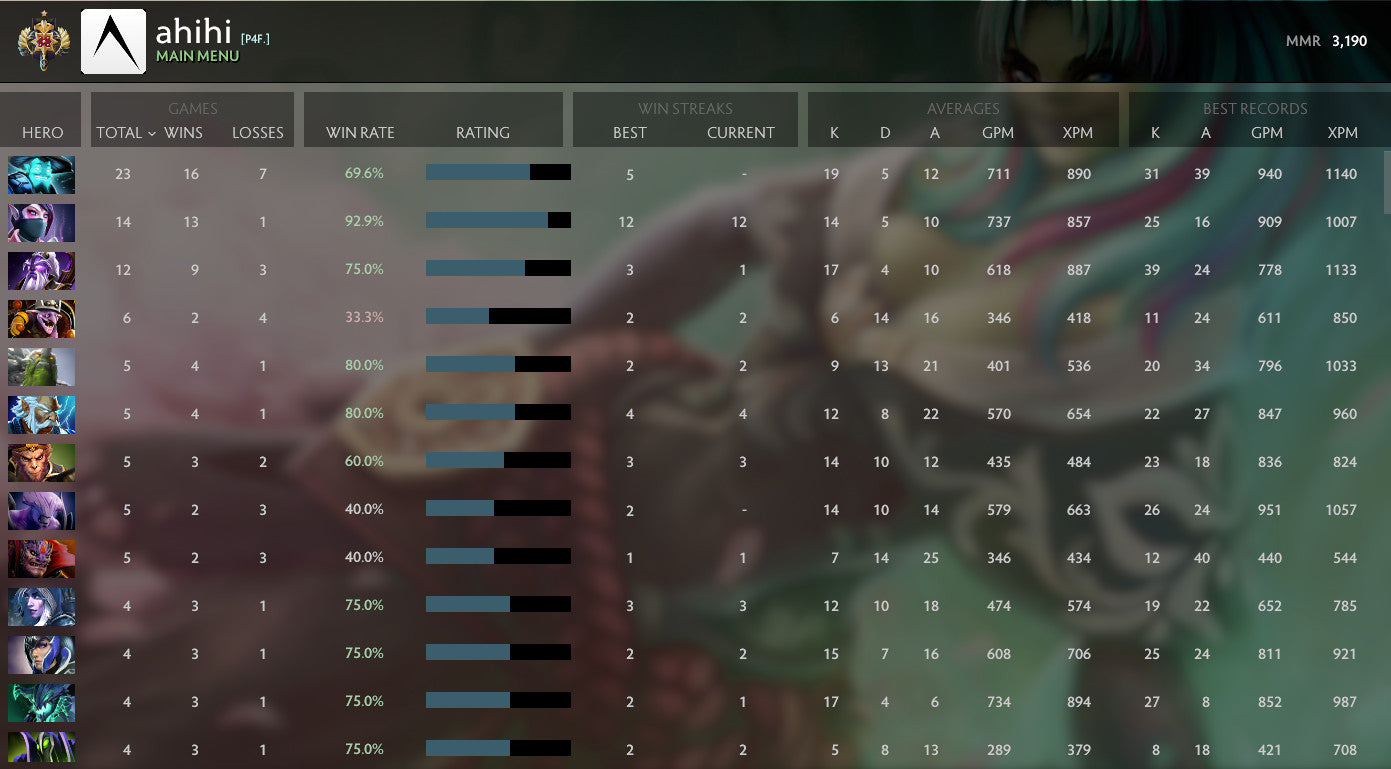Image resolution: width=1391 pixels, height=769 pixels.
Task: Open the Mars hero portrait
Action: (41, 558)
